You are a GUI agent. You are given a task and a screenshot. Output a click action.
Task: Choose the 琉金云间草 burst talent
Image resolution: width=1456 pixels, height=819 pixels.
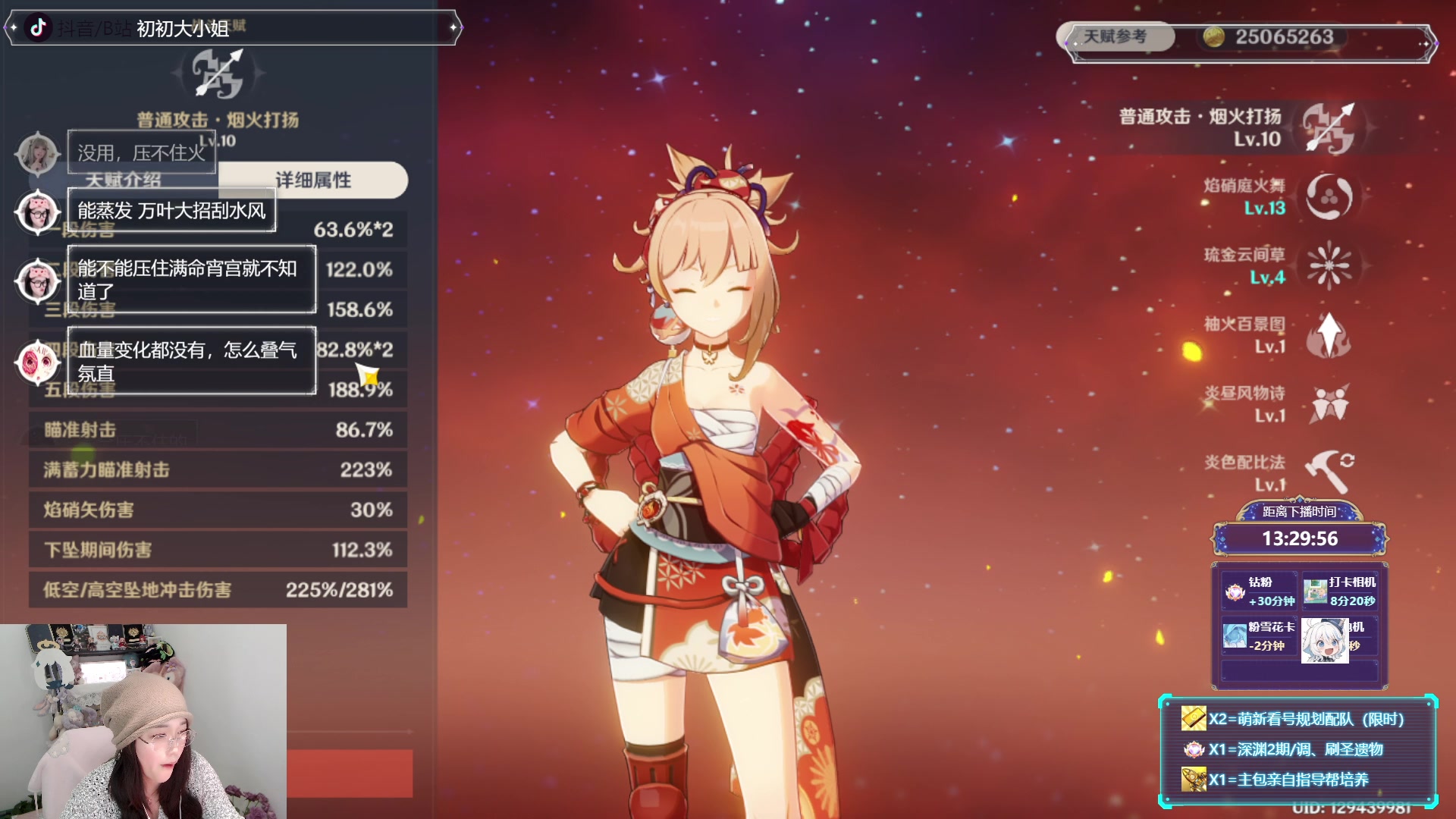[x=1329, y=265]
